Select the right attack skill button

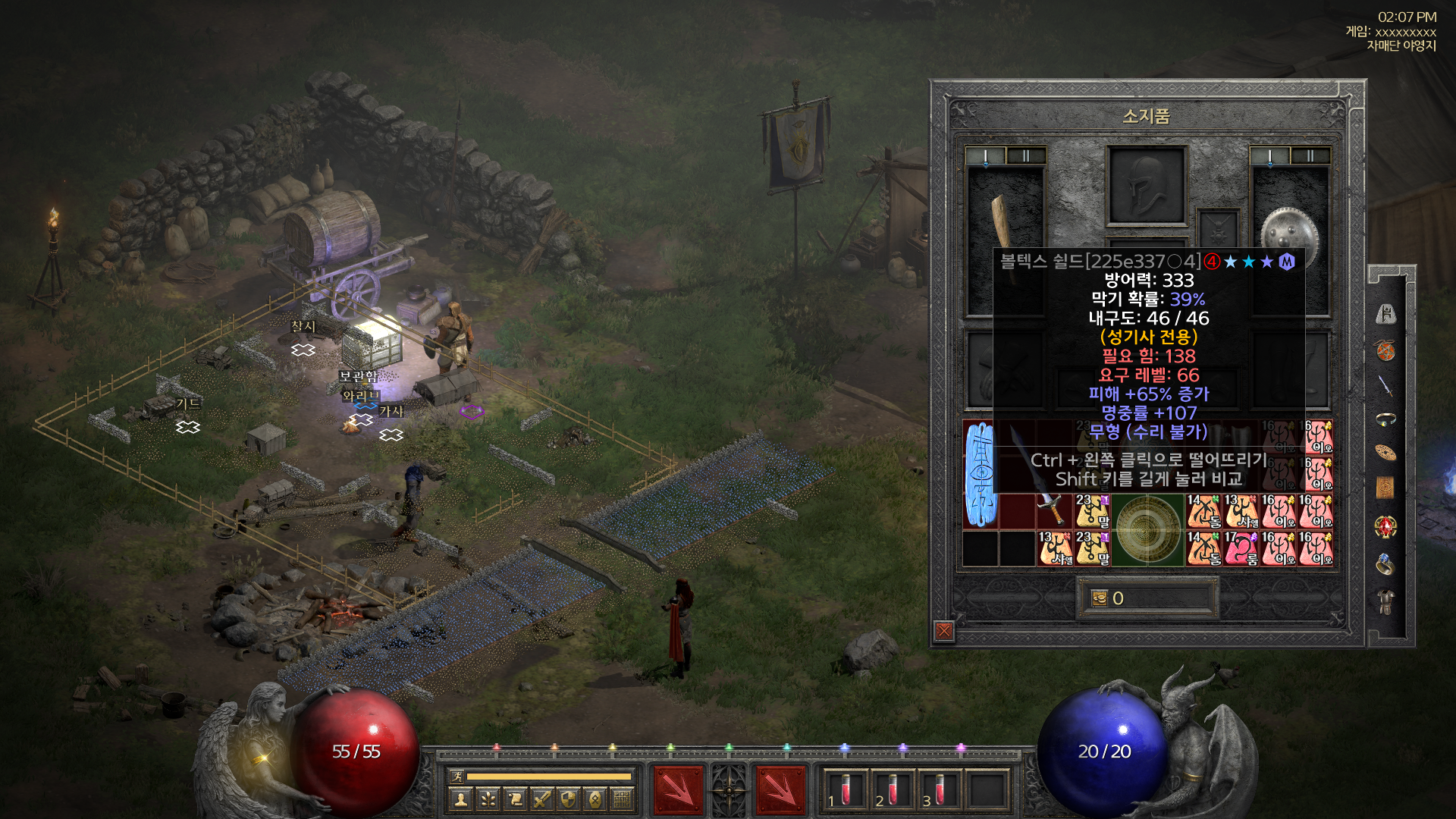780,789
